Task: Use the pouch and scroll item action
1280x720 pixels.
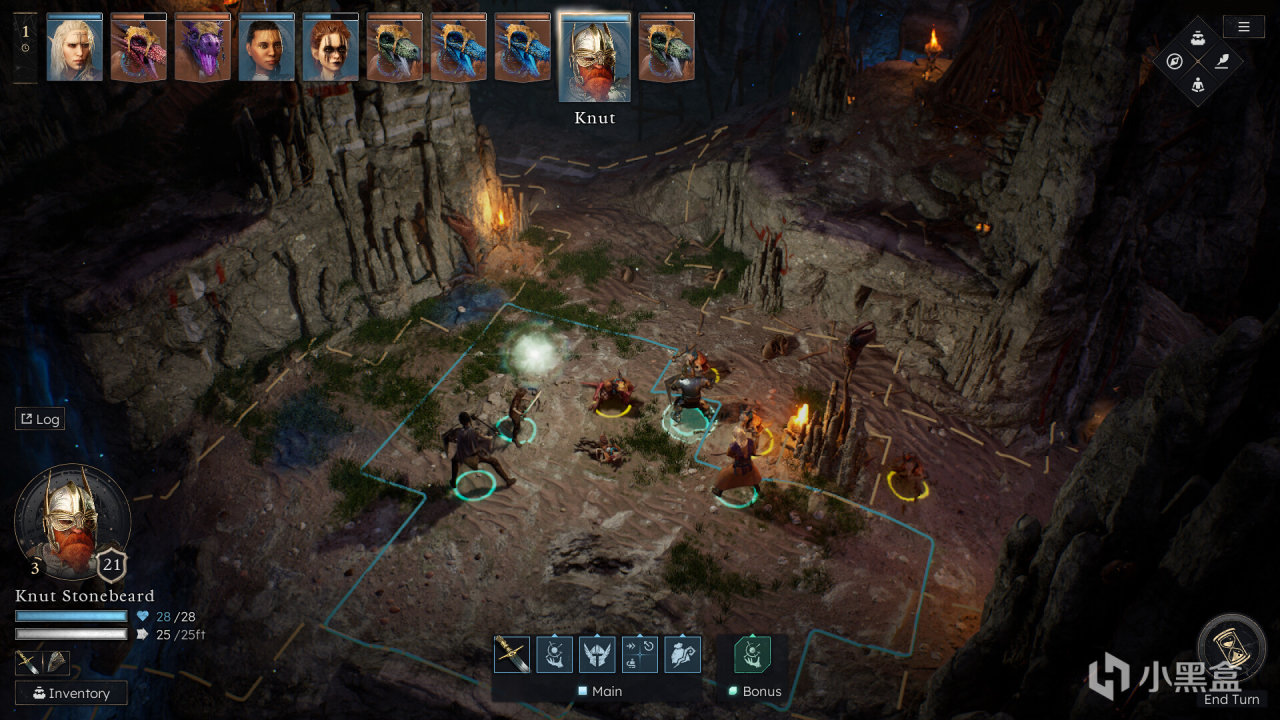Action: (x=683, y=654)
